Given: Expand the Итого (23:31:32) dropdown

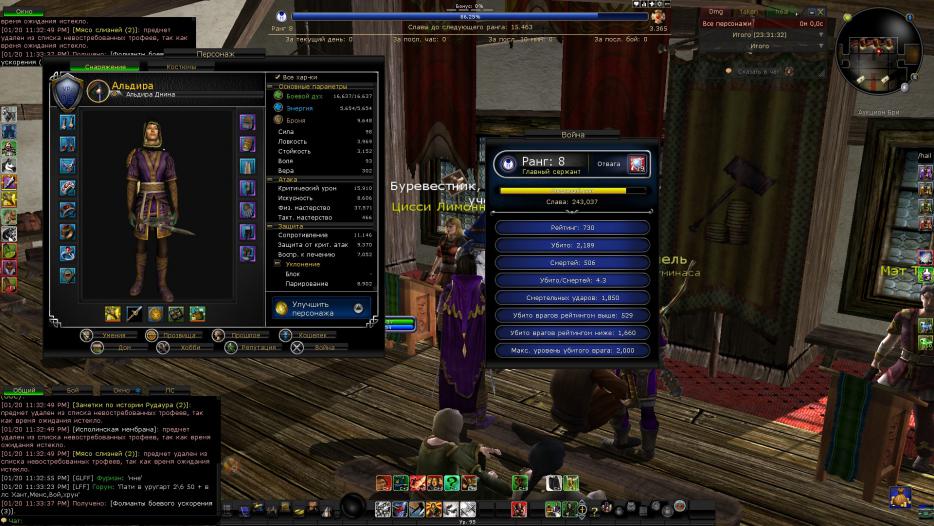Looking at the screenshot, I should click(821, 33).
